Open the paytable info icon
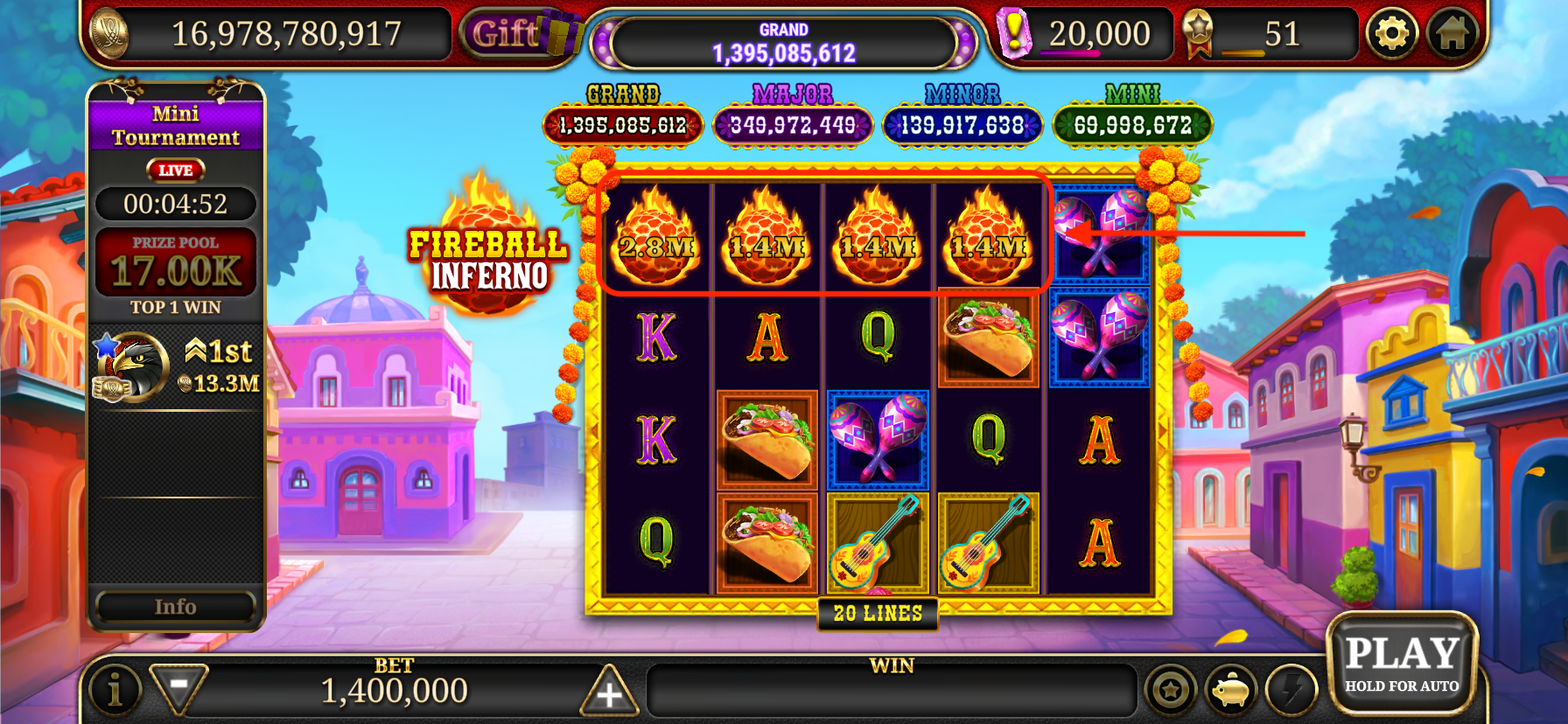Image resolution: width=1568 pixels, height=724 pixels. (115, 690)
